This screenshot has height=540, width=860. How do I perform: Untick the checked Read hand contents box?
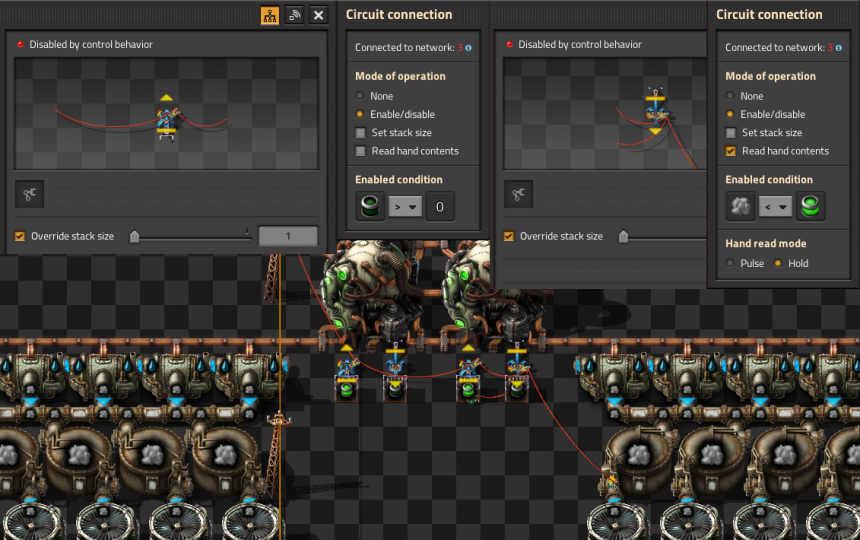click(x=731, y=151)
